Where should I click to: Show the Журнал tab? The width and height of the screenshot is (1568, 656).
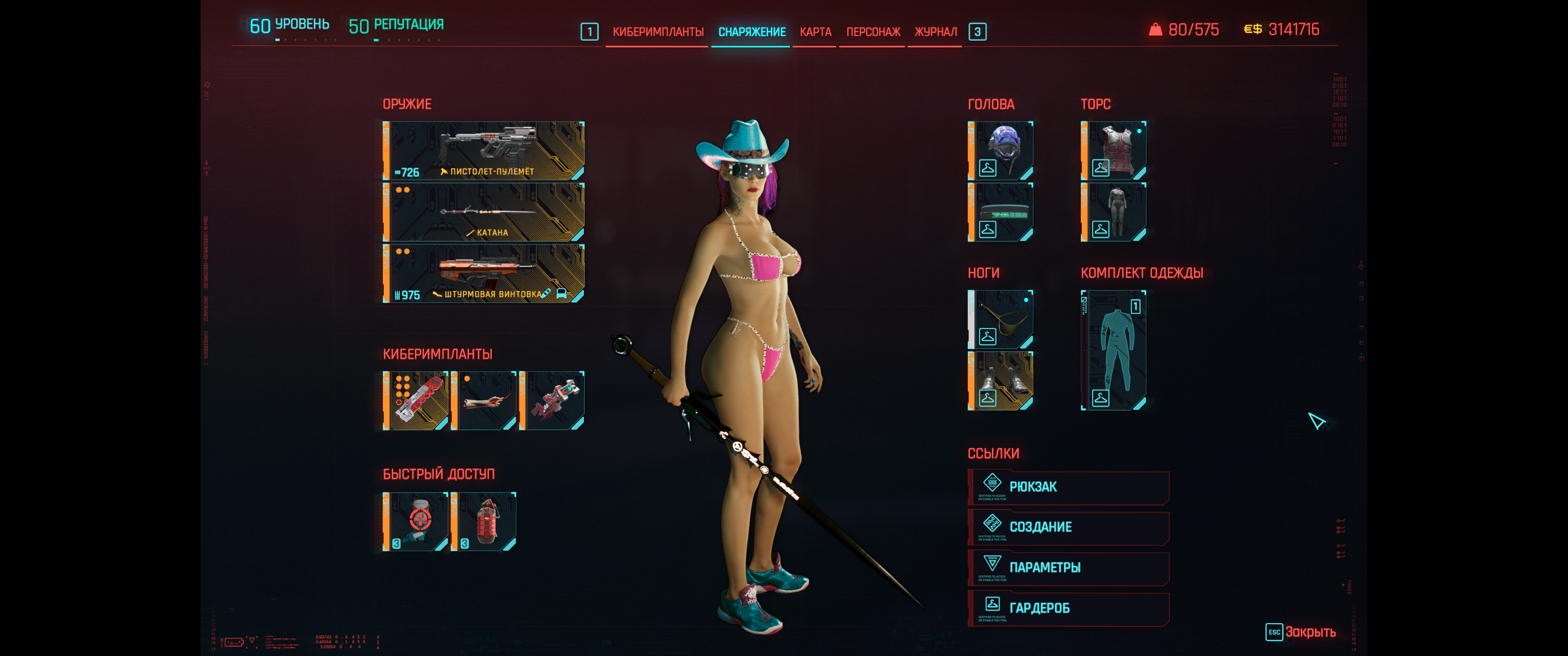point(935,31)
